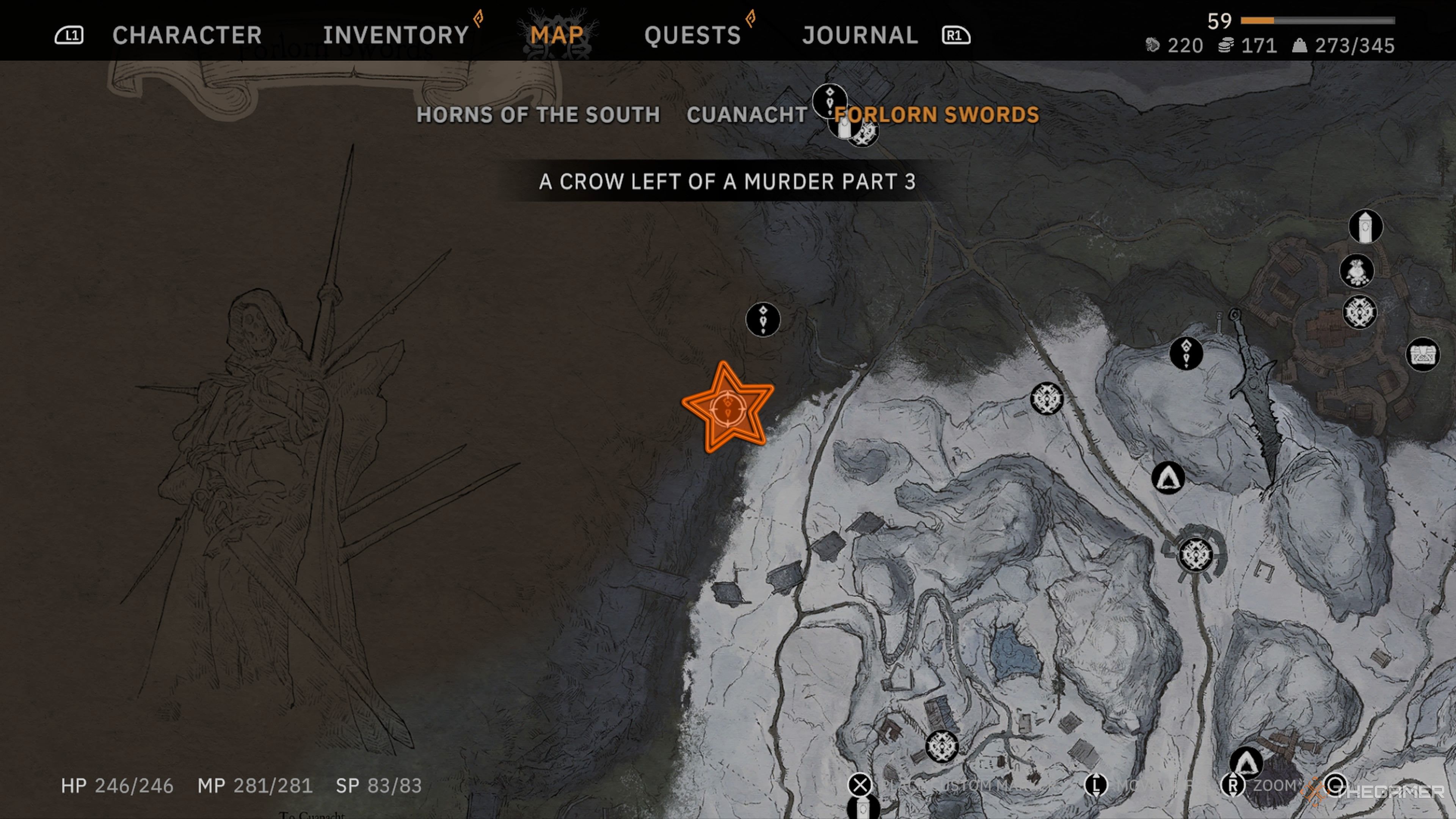Select the Forlorn Swords region

coord(937,115)
